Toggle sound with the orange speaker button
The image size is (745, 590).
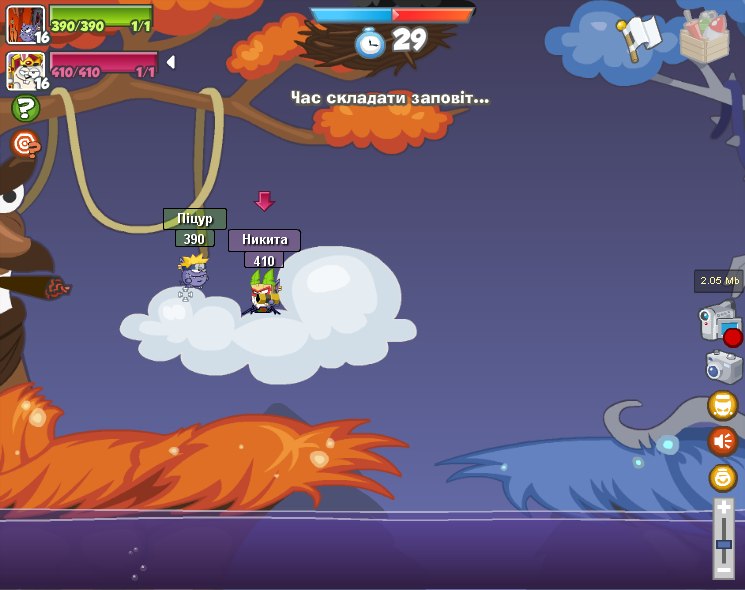point(723,440)
